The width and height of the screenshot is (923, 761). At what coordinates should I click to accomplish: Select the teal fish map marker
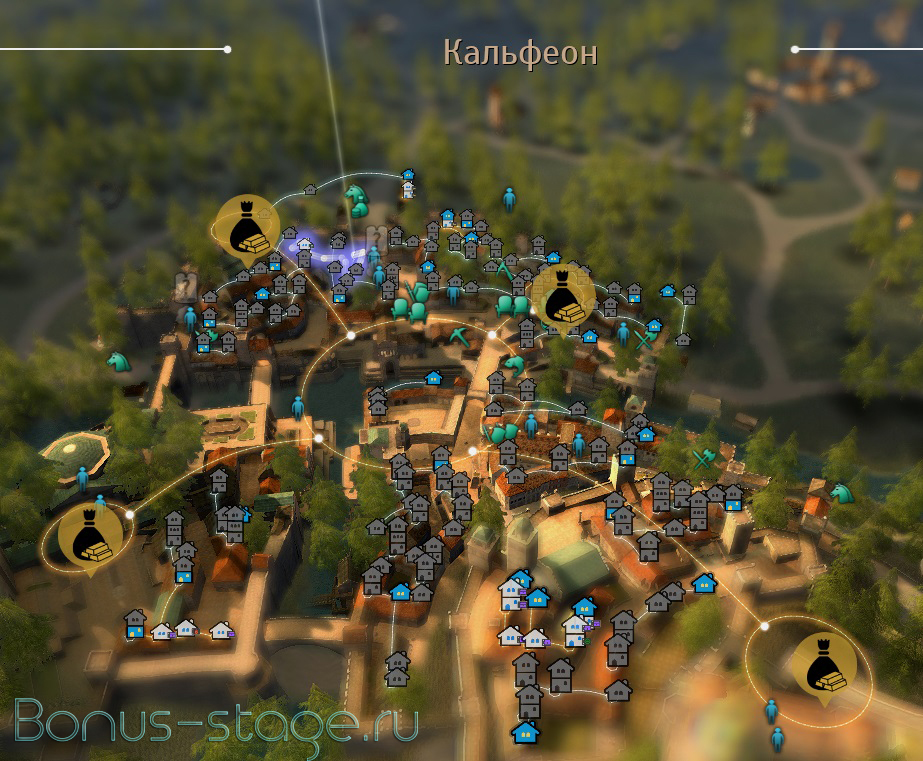(x=514, y=362)
